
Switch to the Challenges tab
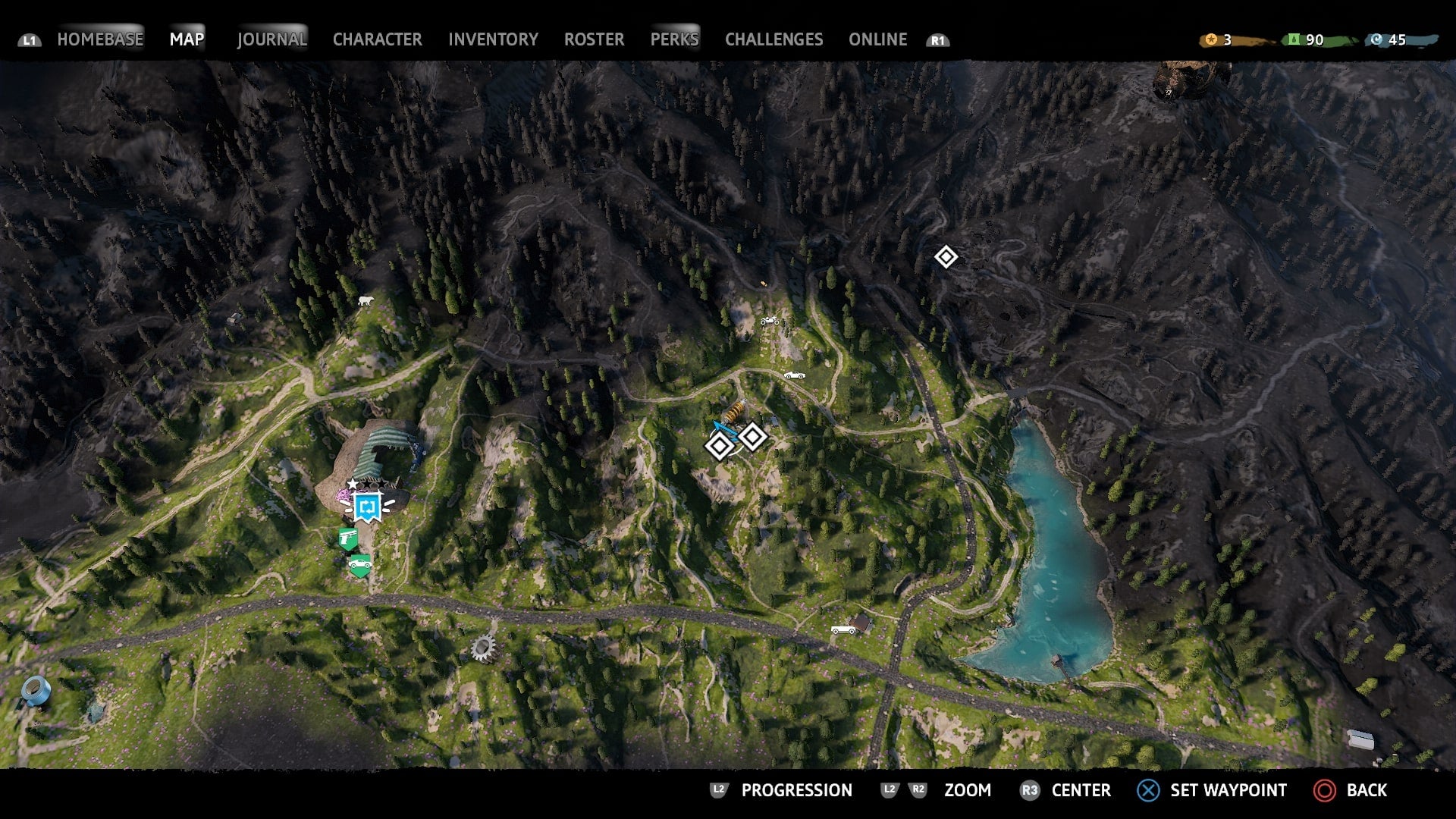pos(773,39)
